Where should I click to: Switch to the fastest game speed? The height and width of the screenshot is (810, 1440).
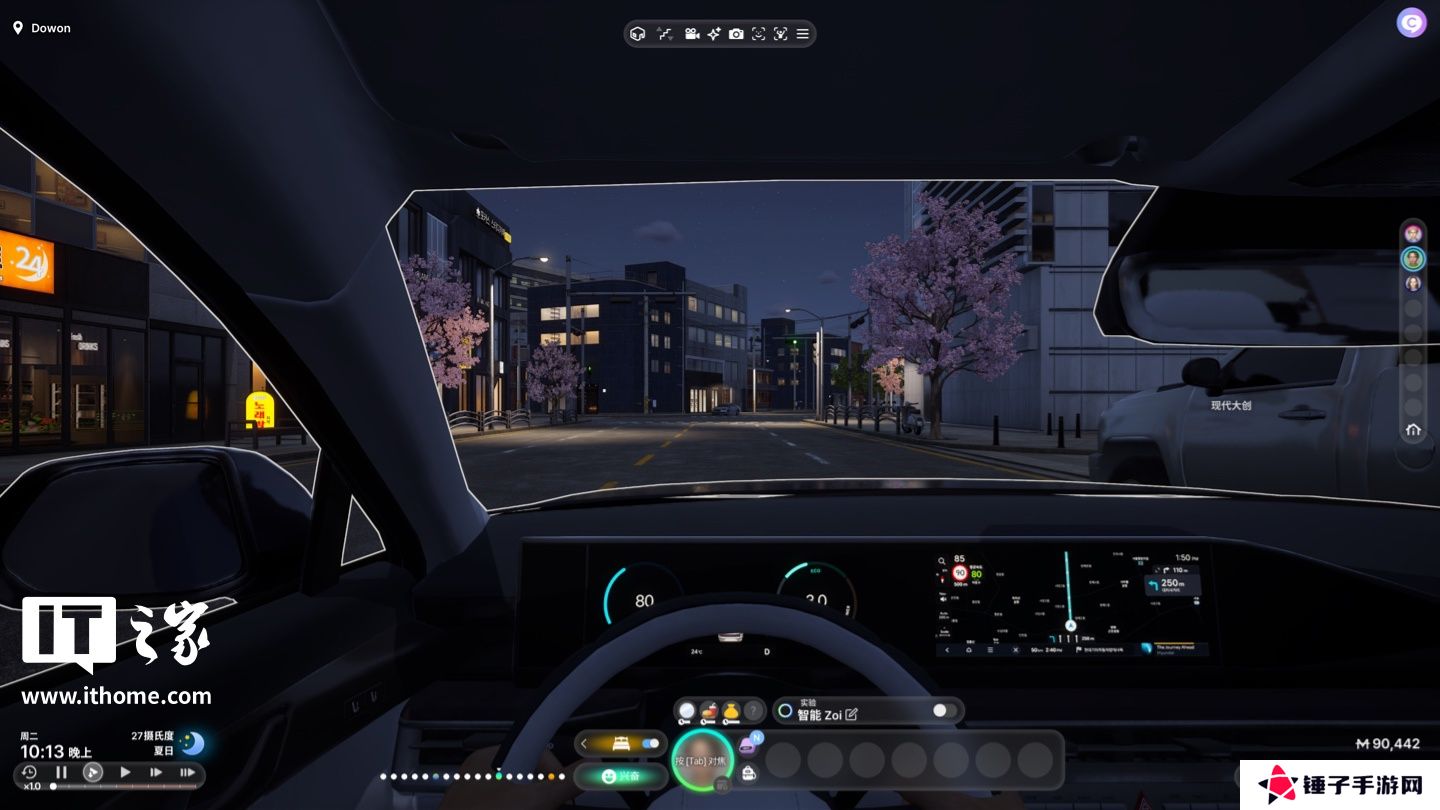(187, 772)
